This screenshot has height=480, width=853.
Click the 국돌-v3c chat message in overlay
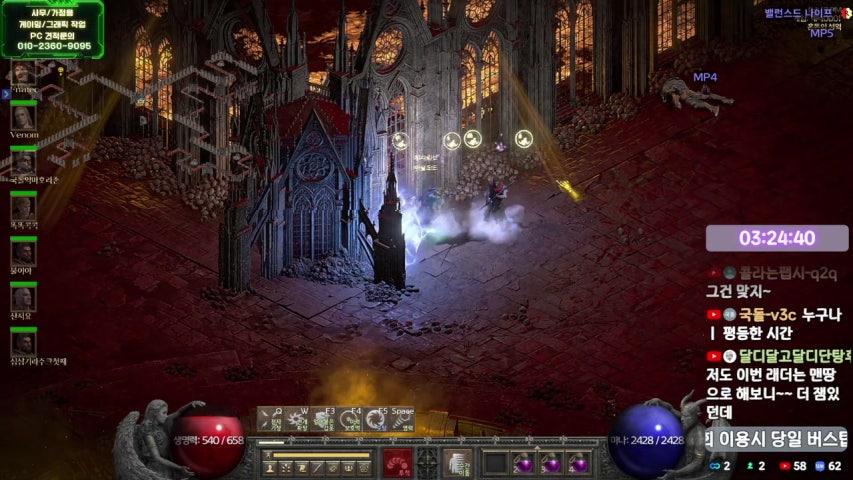coord(775,324)
